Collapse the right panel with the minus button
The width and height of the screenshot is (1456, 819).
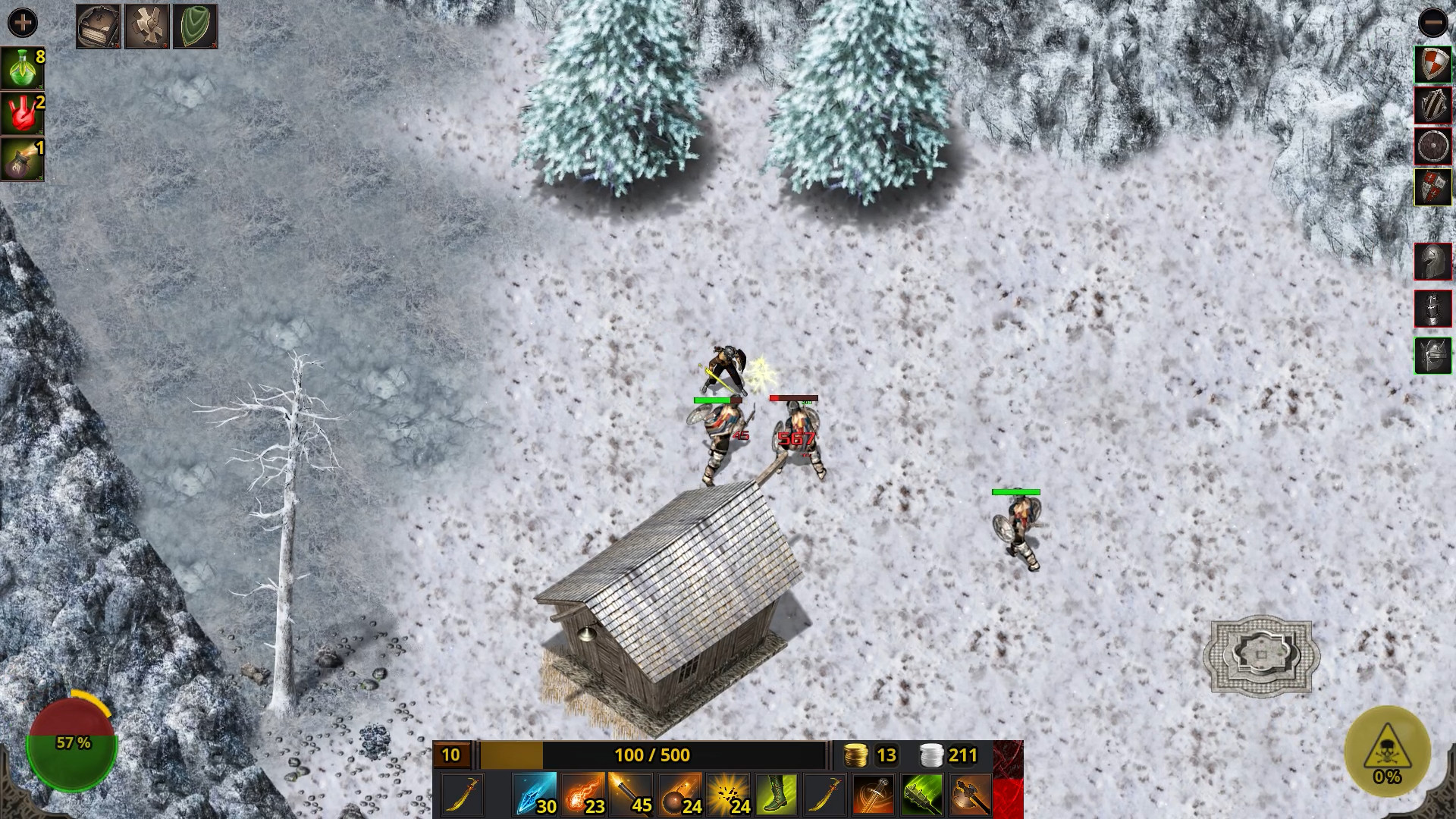[x=1432, y=23]
